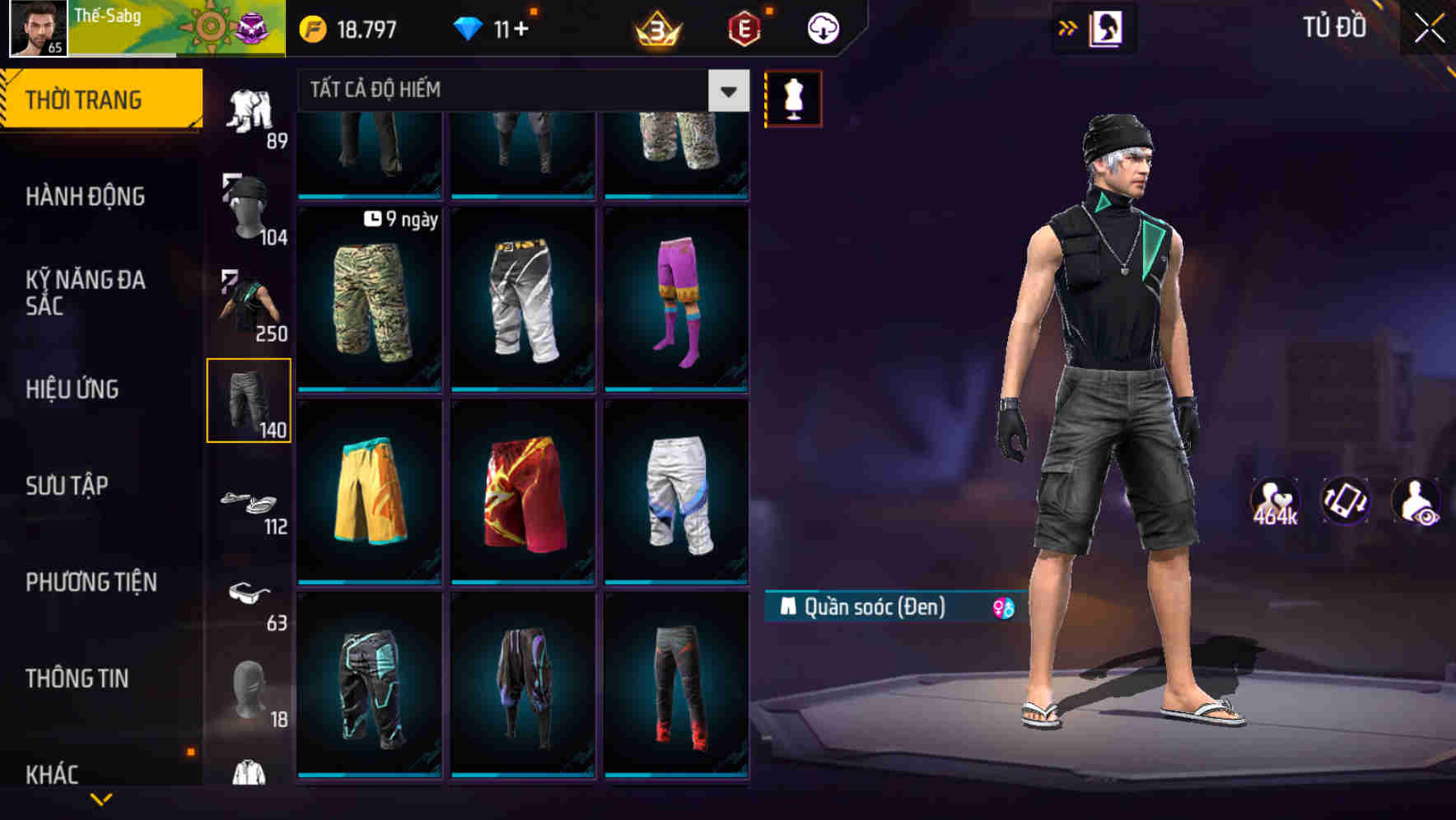1456x820 pixels.
Task: Open the red E badge icon
Action: 744,27
